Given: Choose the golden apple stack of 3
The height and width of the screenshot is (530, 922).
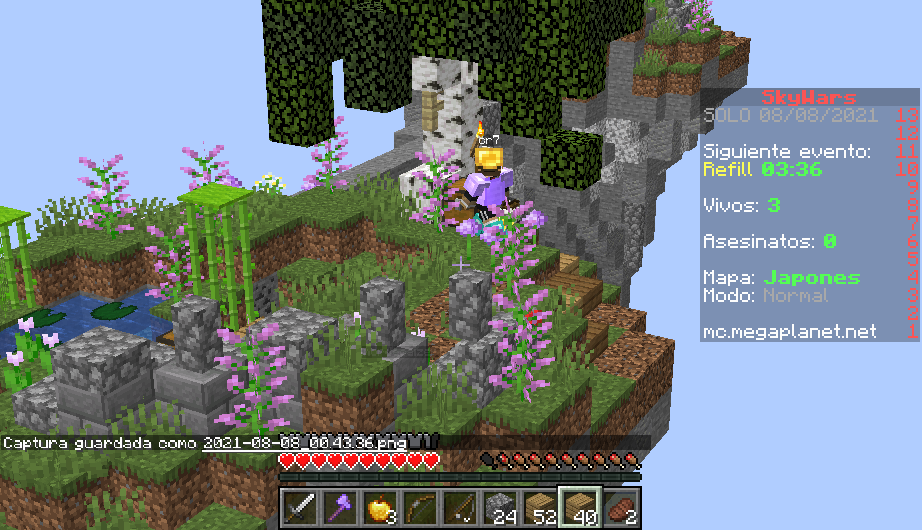Looking at the screenshot, I should [x=379, y=508].
